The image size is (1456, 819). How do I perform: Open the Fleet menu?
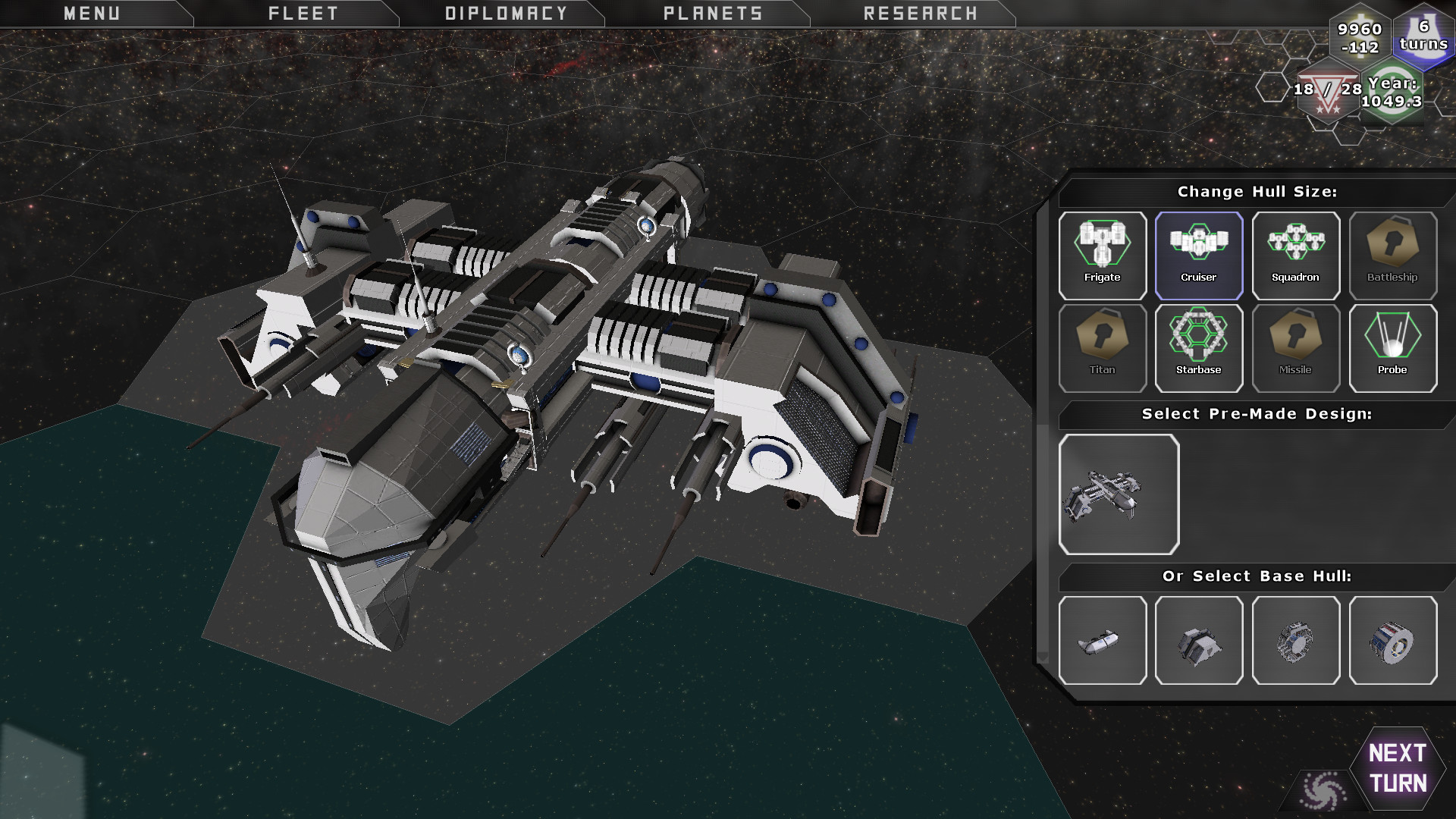tap(303, 13)
